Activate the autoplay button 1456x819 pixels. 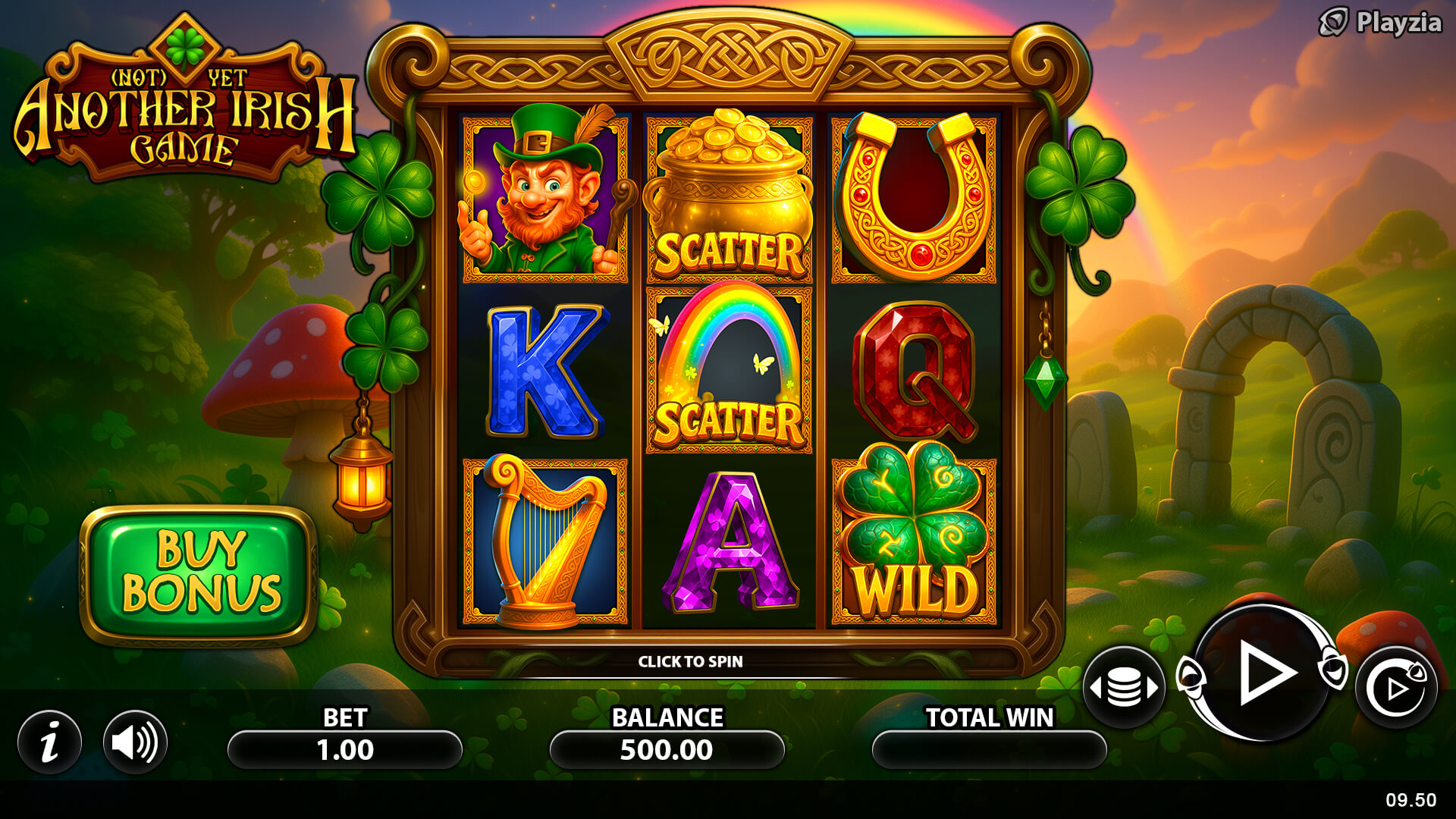coord(1395,688)
